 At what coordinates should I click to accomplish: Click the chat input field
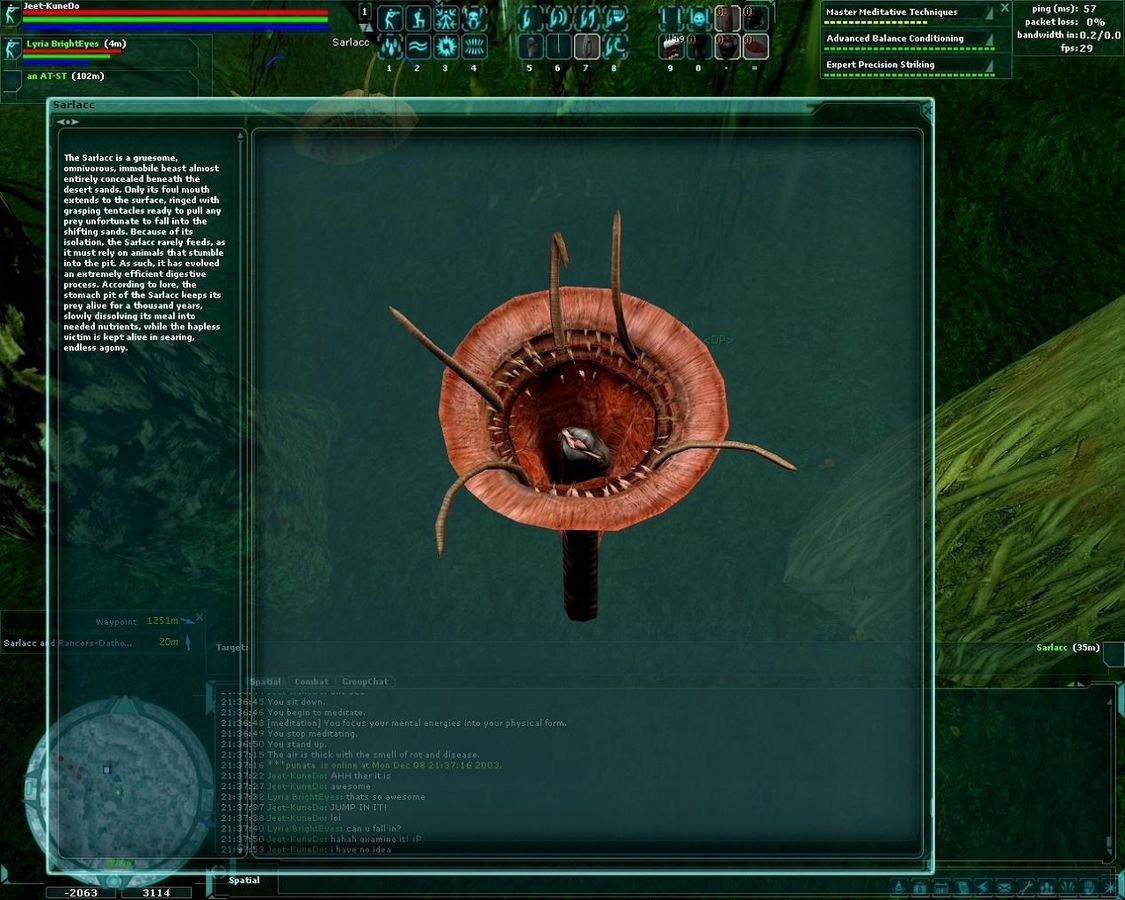[x=560, y=881]
